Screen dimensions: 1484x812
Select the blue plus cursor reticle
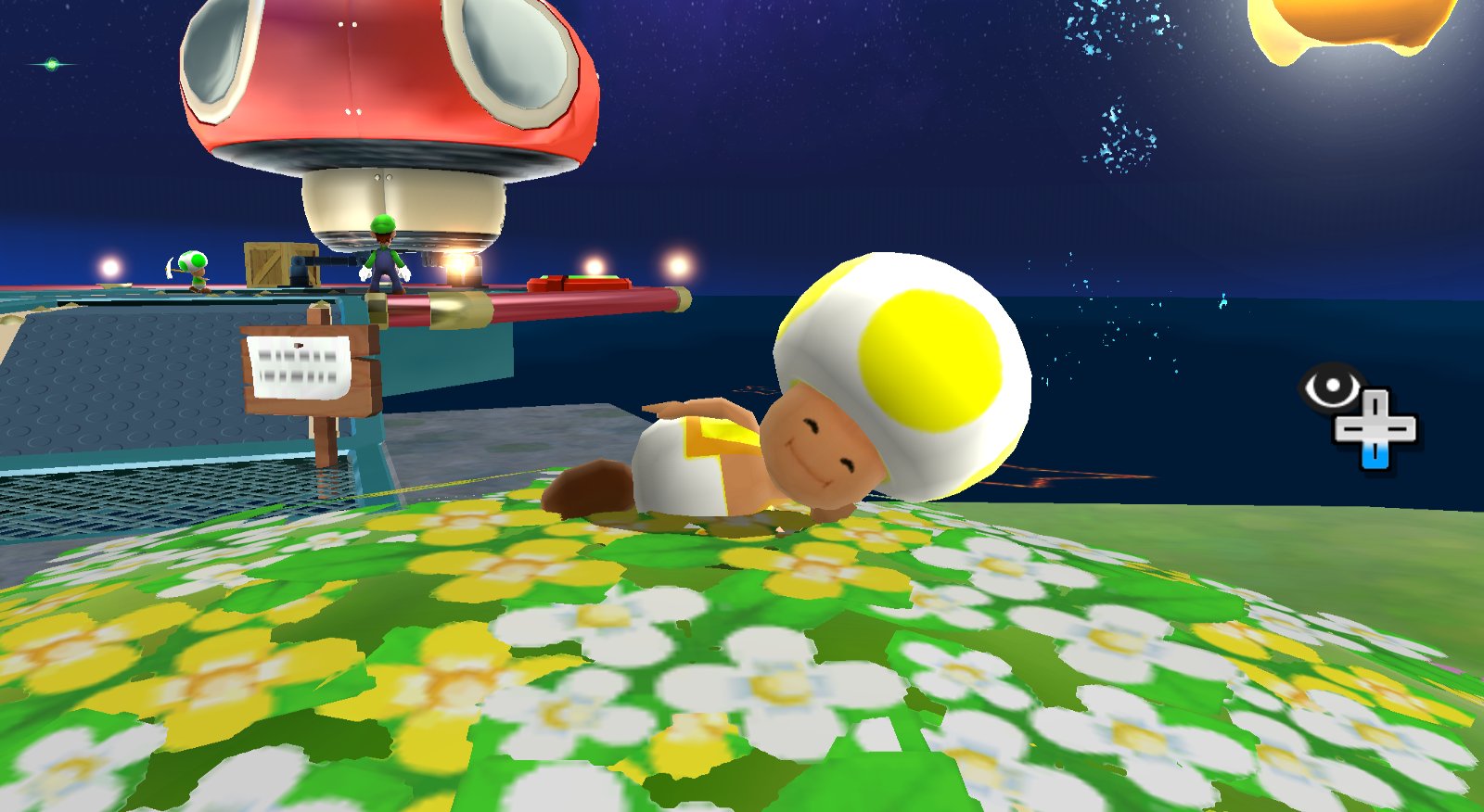tap(1374, 428)
